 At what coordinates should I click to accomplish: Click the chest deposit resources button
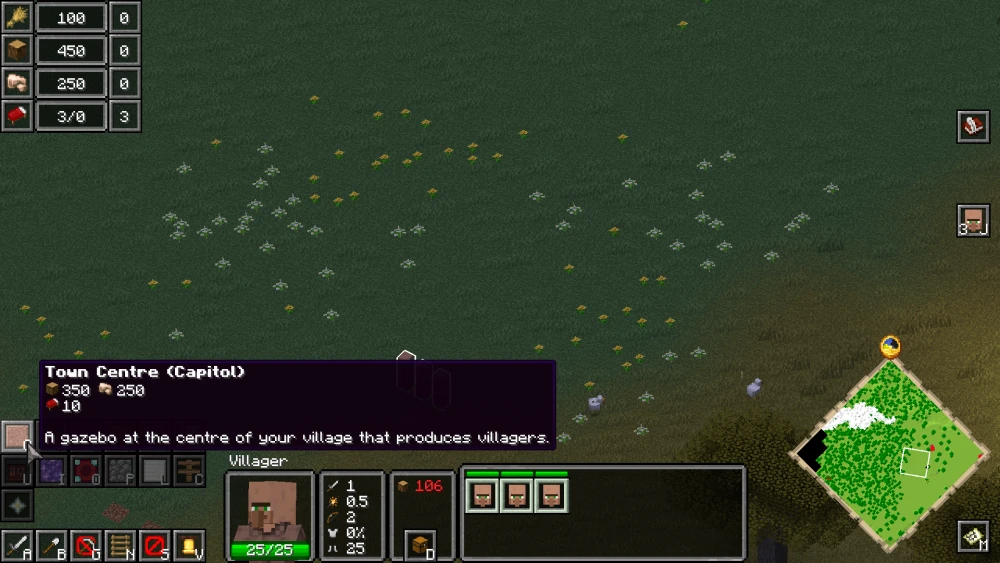[421, 546]
